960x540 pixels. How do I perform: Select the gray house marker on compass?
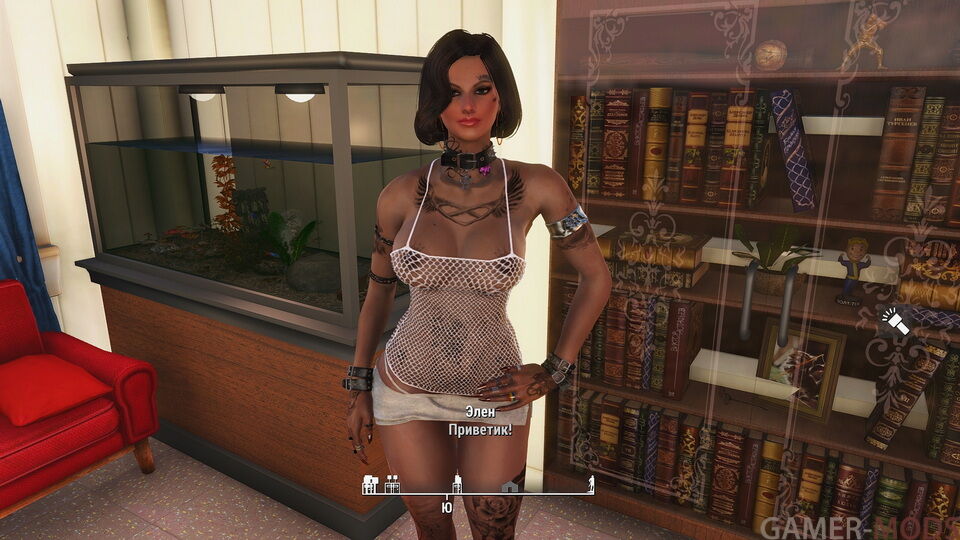tap(510, 486)
